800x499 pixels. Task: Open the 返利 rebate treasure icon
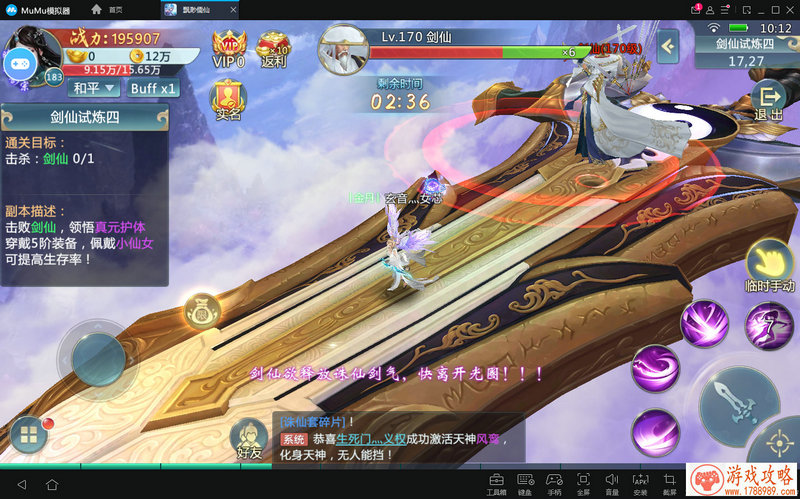tap(273, 48)
